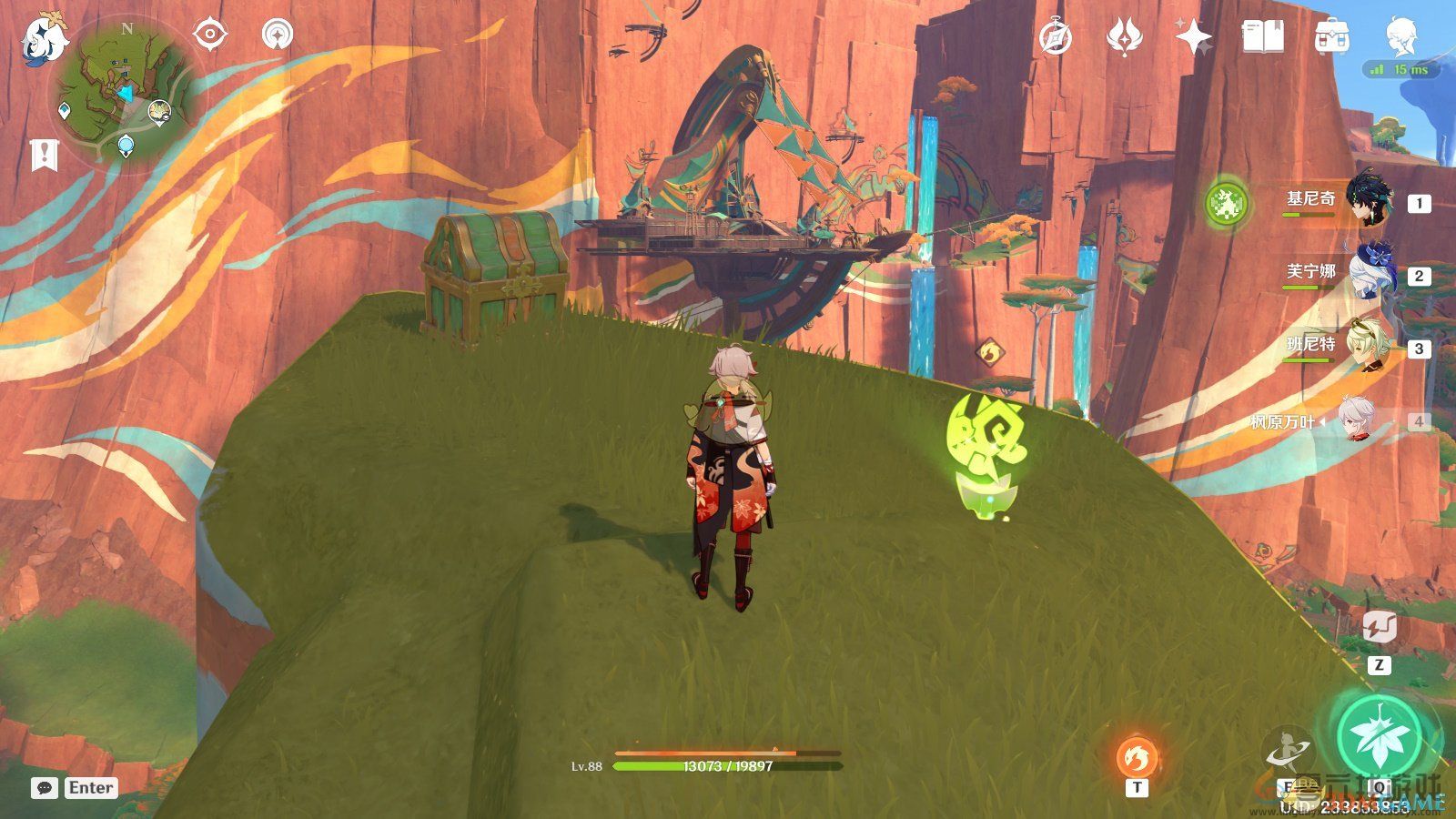Activate the green elemental icon beside 基尼奇
This screenshot has width=1456, height=819.
coord(1225,203)
